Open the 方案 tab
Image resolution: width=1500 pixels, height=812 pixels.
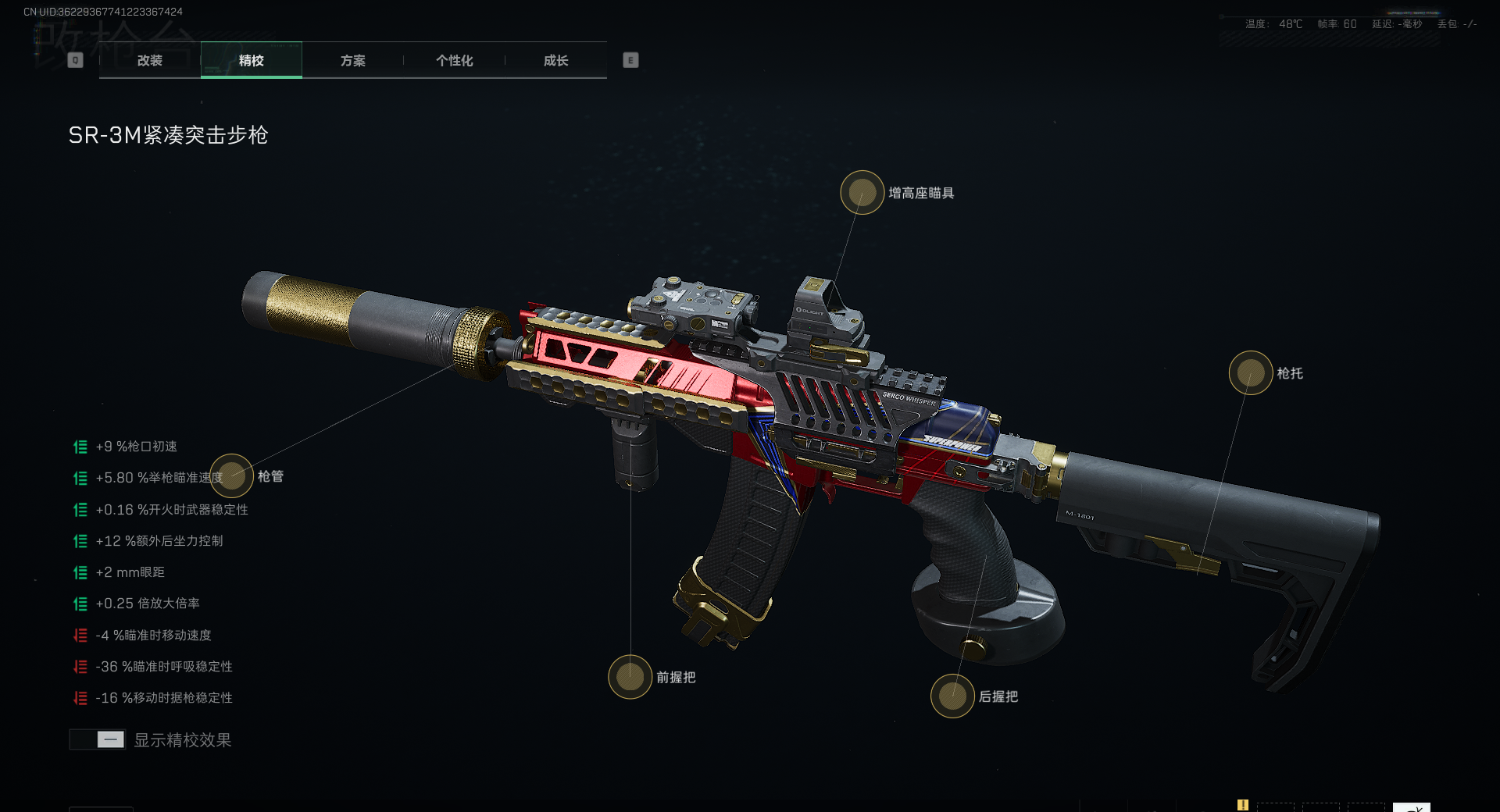click(x=352, y=60)
